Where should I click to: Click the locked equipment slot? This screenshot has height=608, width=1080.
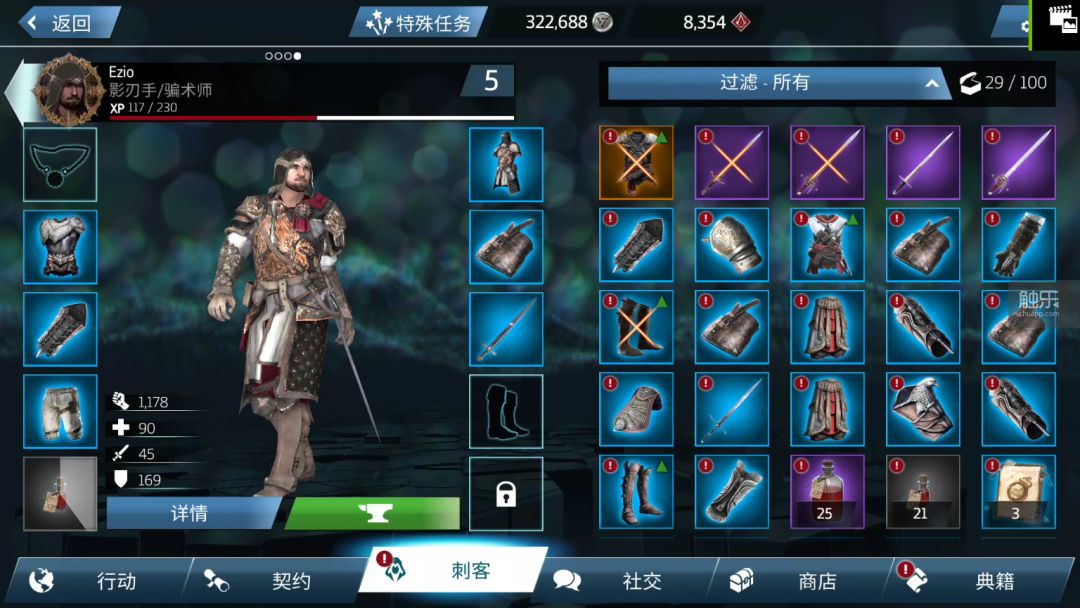click(506, 494)
